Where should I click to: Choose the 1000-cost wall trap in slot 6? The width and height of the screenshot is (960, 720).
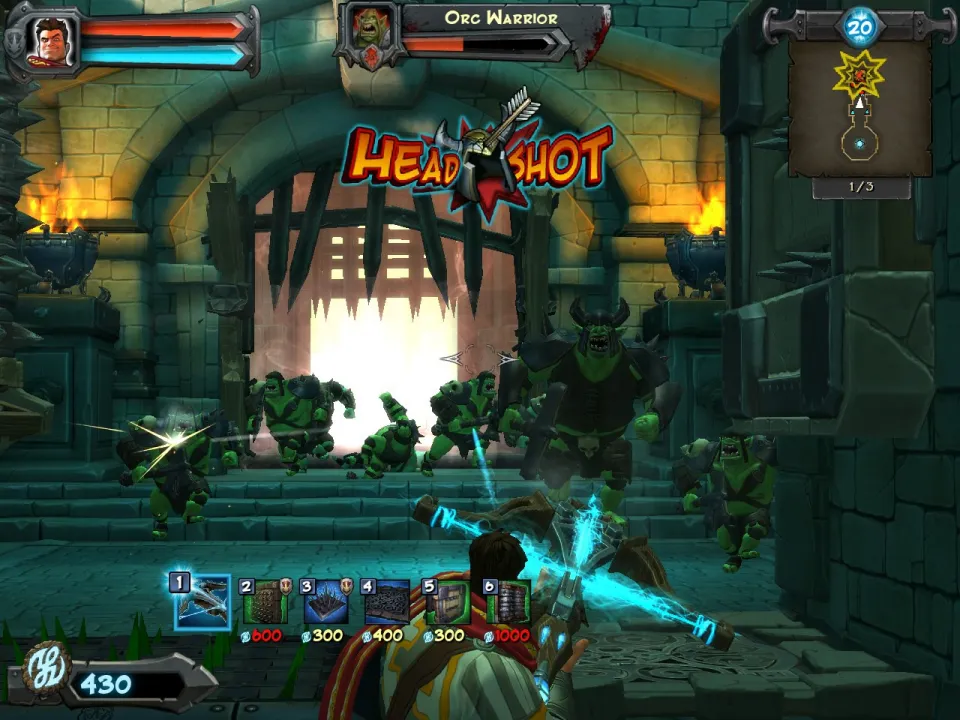[509, 603]
